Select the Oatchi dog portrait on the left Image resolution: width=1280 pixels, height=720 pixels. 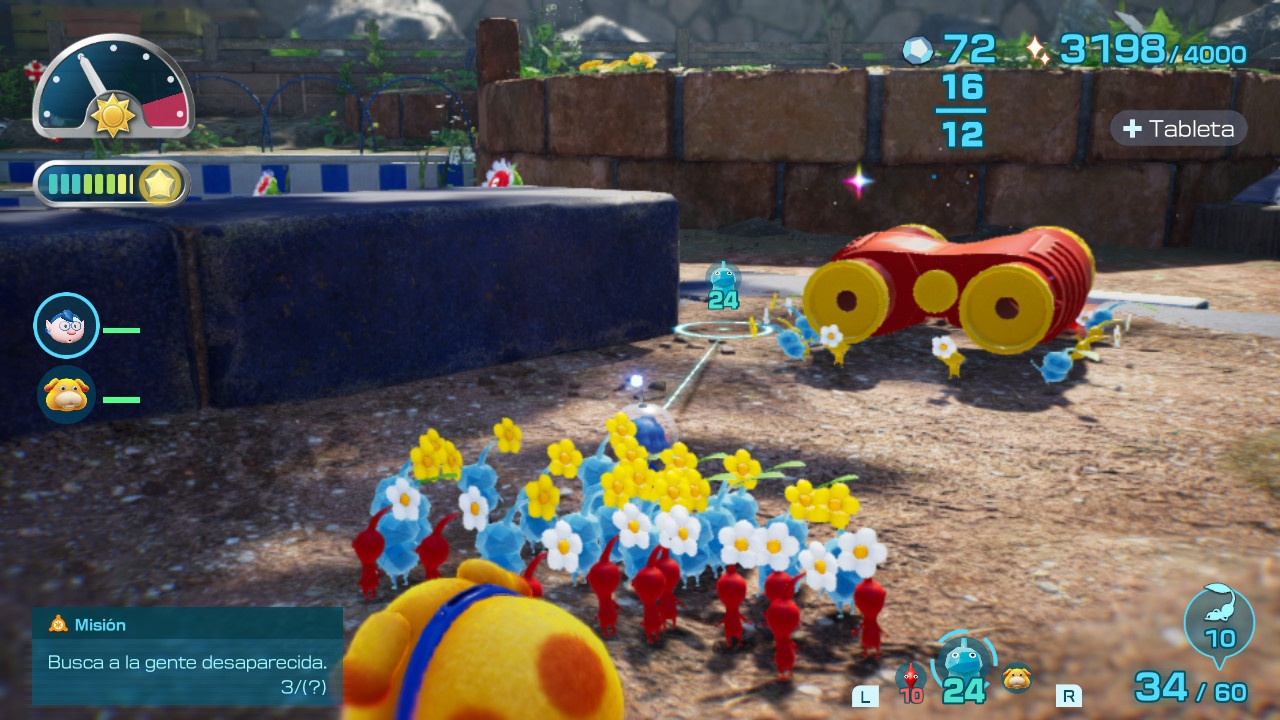tap(66, 395)
